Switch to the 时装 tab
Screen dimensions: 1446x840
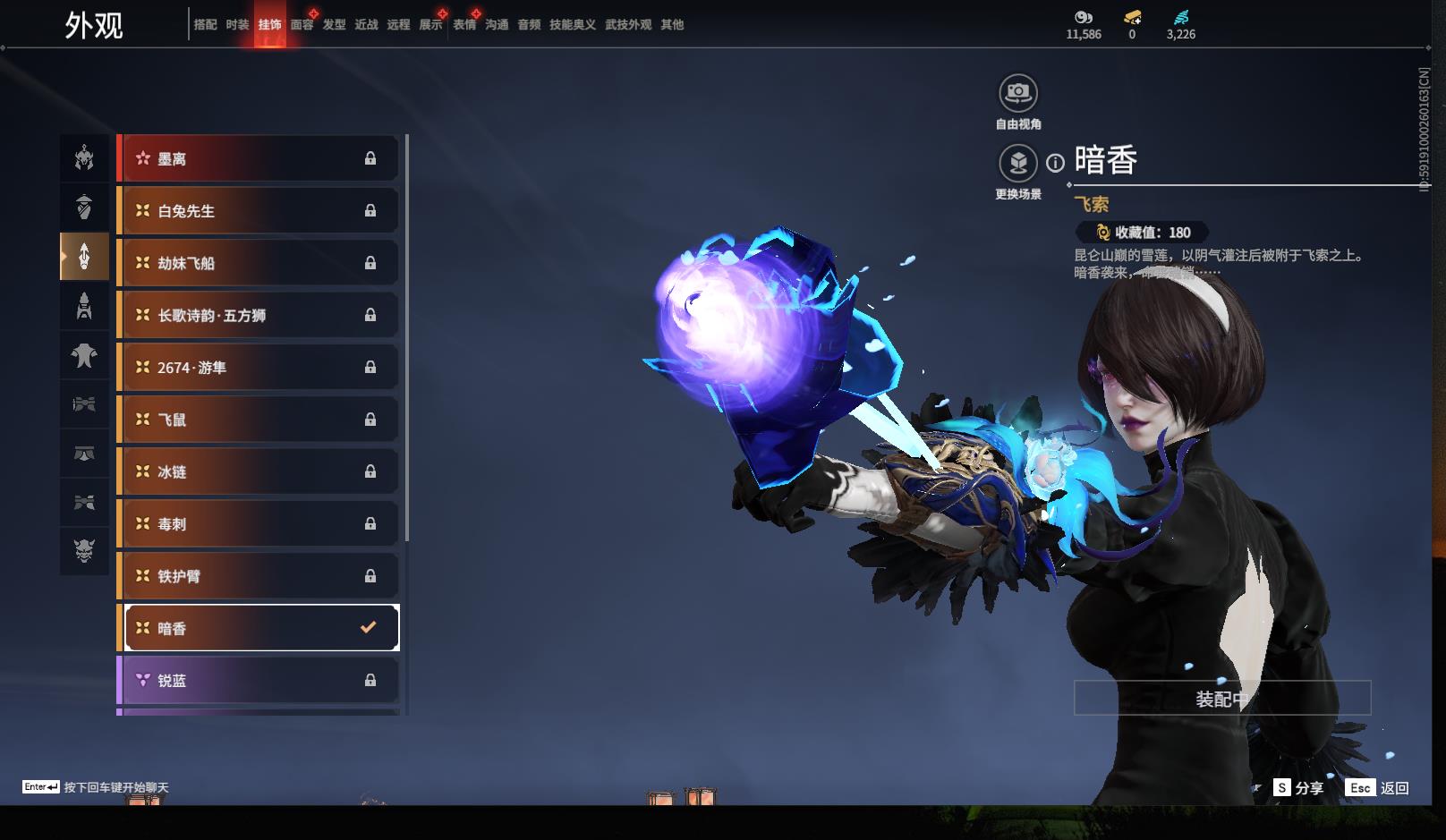pyautogui.click(x=237, y=25)
